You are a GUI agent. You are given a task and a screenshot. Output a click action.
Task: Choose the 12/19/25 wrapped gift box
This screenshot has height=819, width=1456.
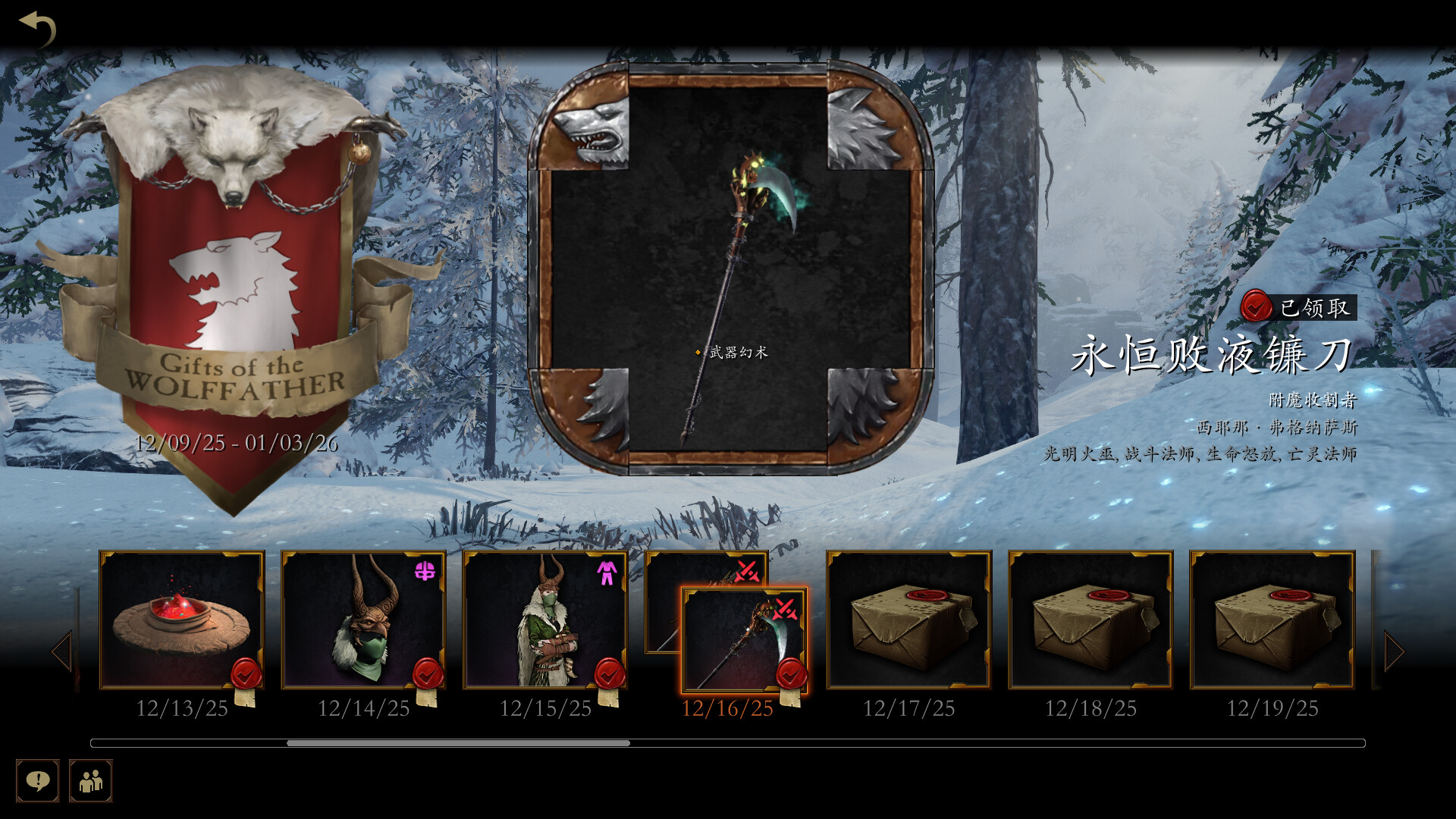coord(1272,620)
